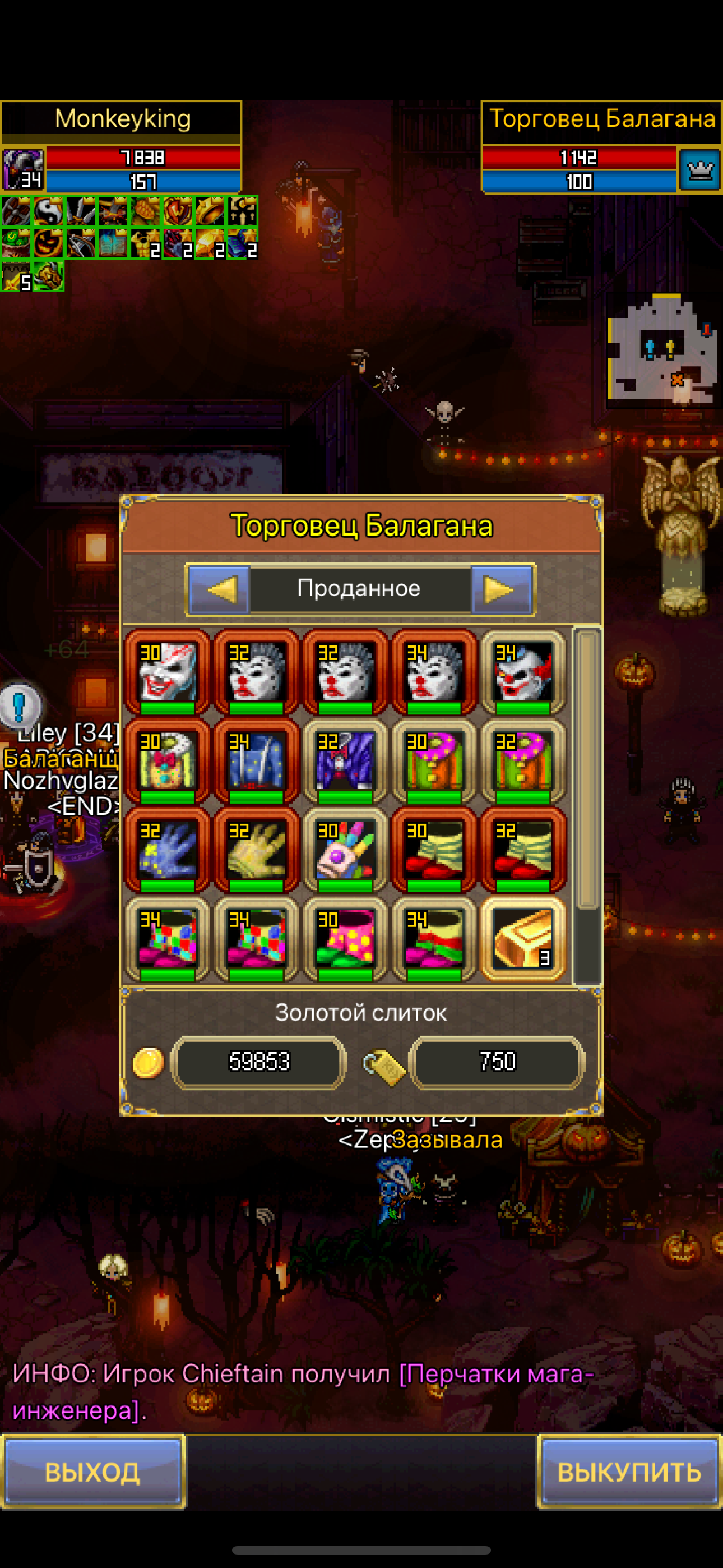Choose the level 34 red-haired clown mask

pos(523,672)
